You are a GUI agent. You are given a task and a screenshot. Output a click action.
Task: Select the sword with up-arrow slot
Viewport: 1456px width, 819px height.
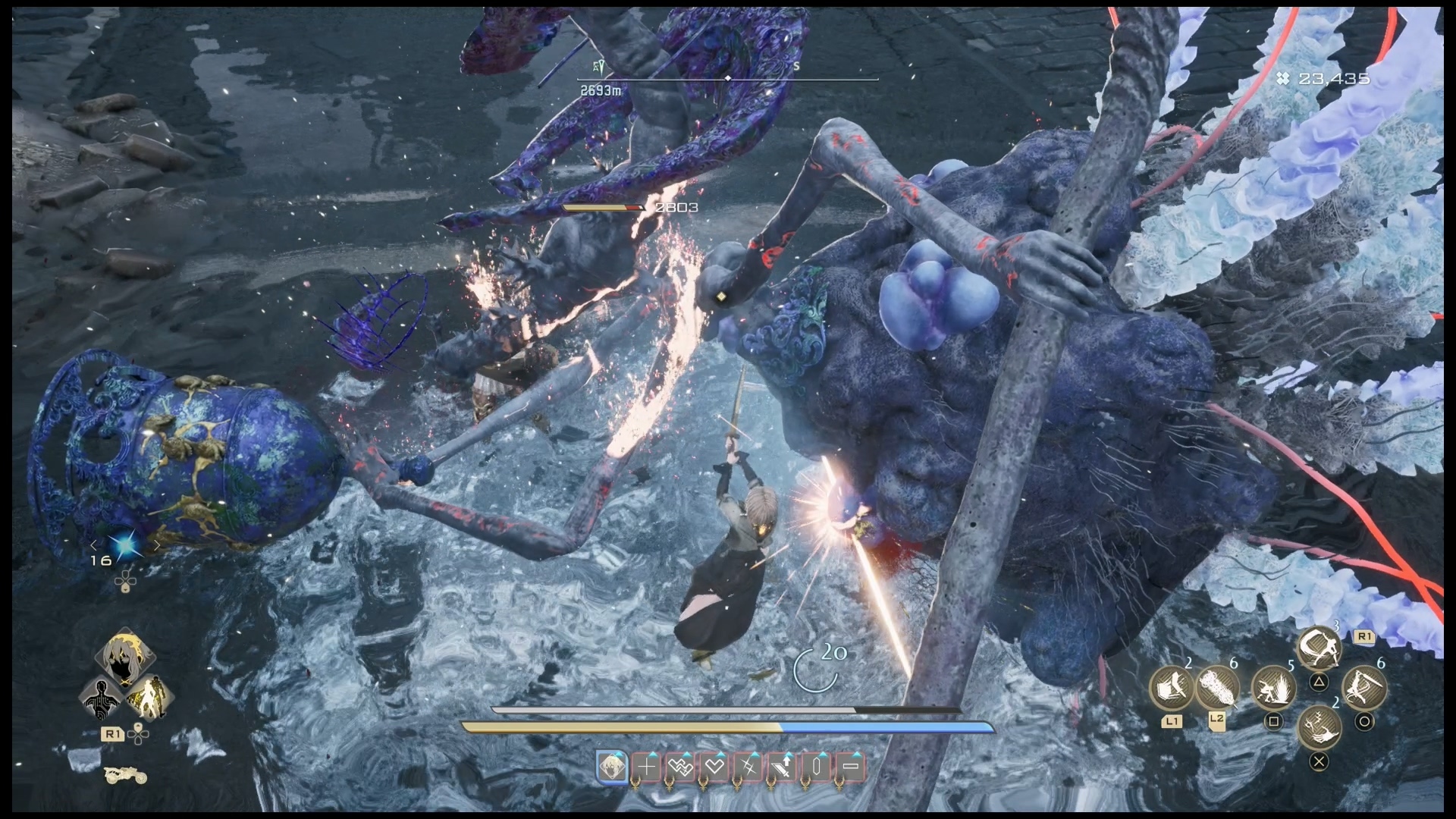[783, 767]
